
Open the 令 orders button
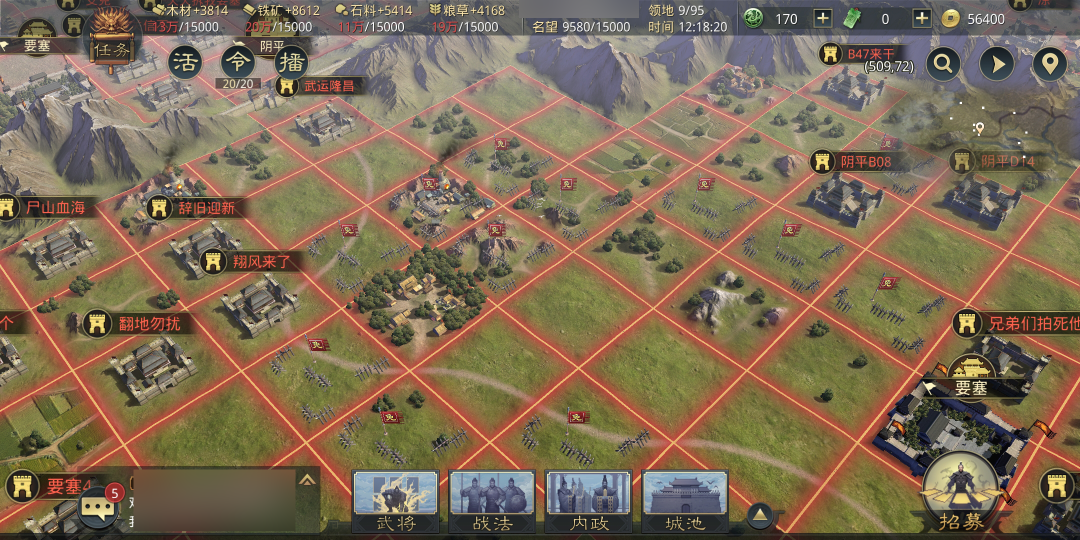tap(238, 62)
